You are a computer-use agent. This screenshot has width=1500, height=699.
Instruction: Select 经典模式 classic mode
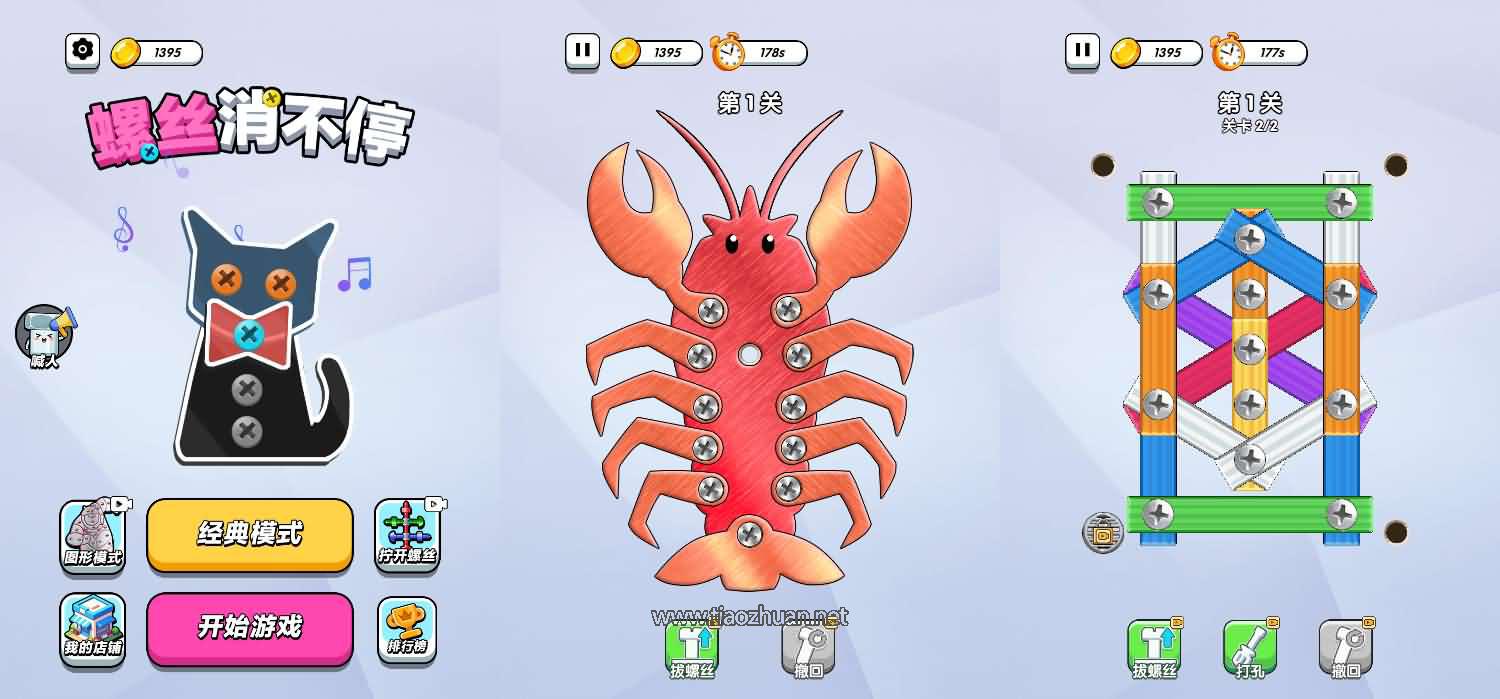250,534
